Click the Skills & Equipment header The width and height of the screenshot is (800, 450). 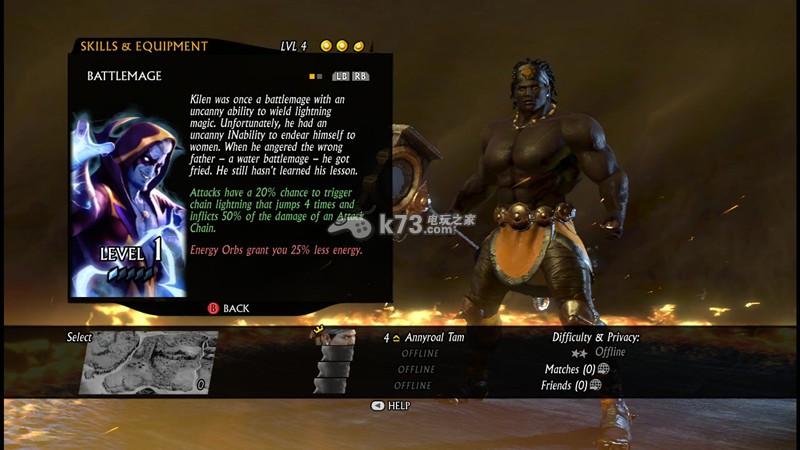[144, 46]
